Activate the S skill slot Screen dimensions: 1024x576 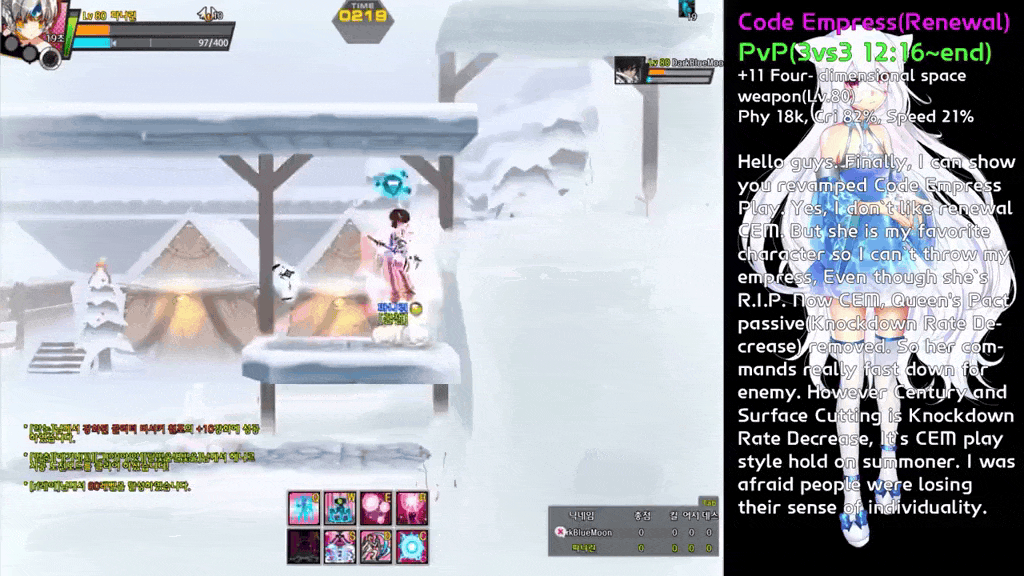coord(338,545)
